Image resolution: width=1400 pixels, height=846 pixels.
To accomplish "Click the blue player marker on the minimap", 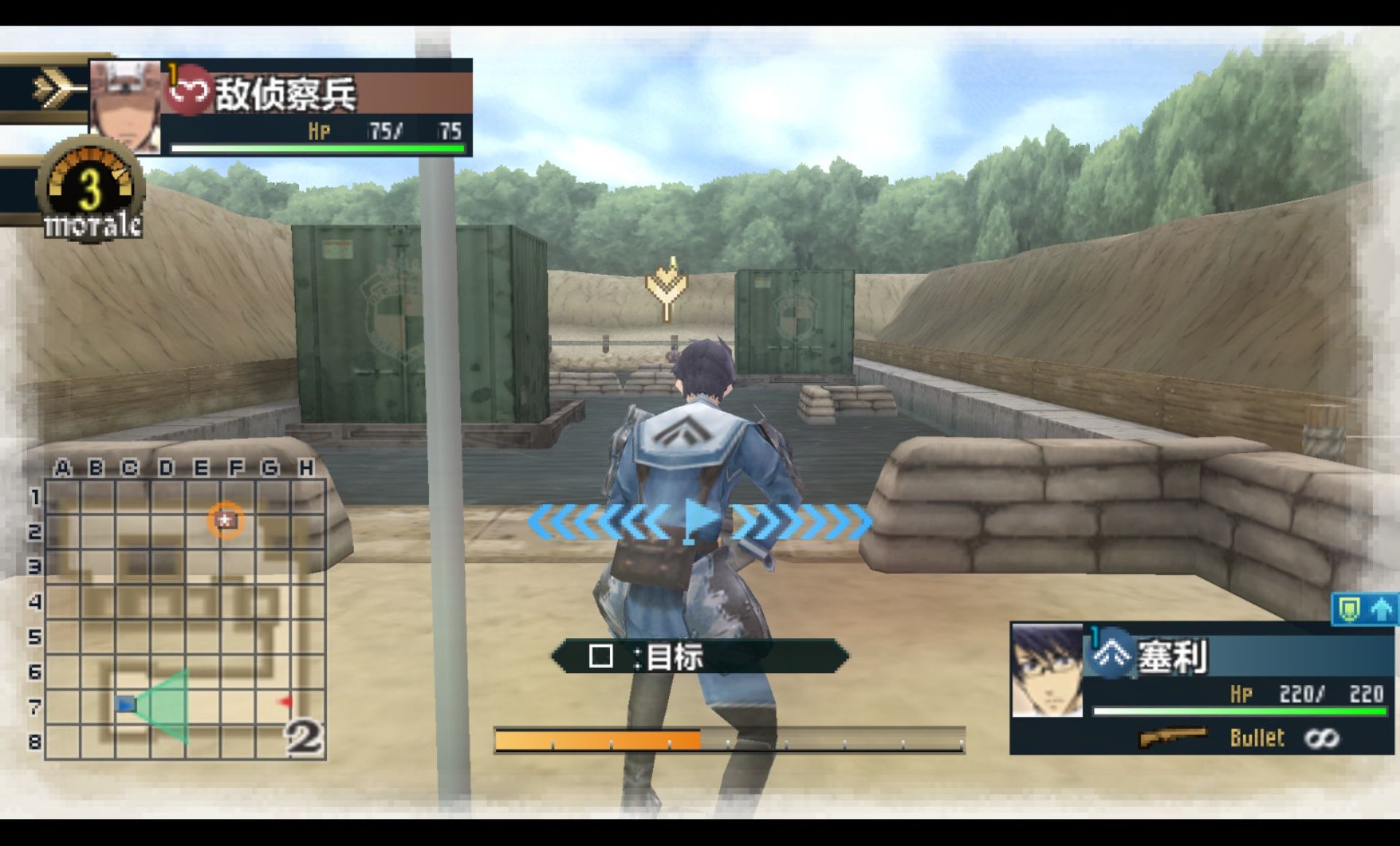I will (x=126, y=705).
